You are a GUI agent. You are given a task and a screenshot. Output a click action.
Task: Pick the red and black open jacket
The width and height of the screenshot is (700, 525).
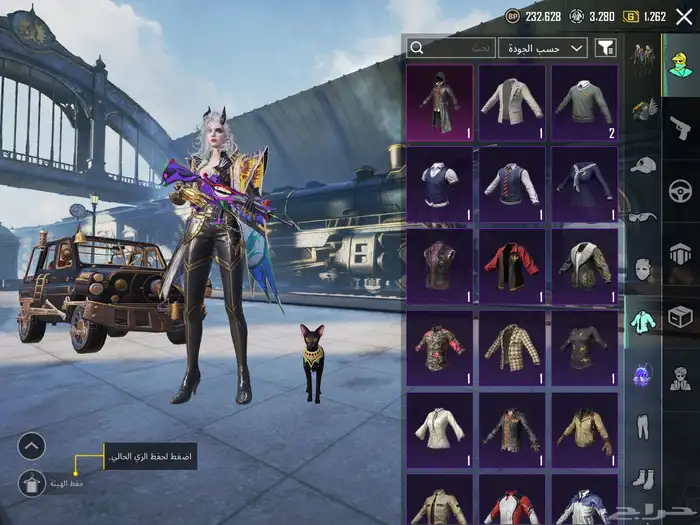coord(512,267)
